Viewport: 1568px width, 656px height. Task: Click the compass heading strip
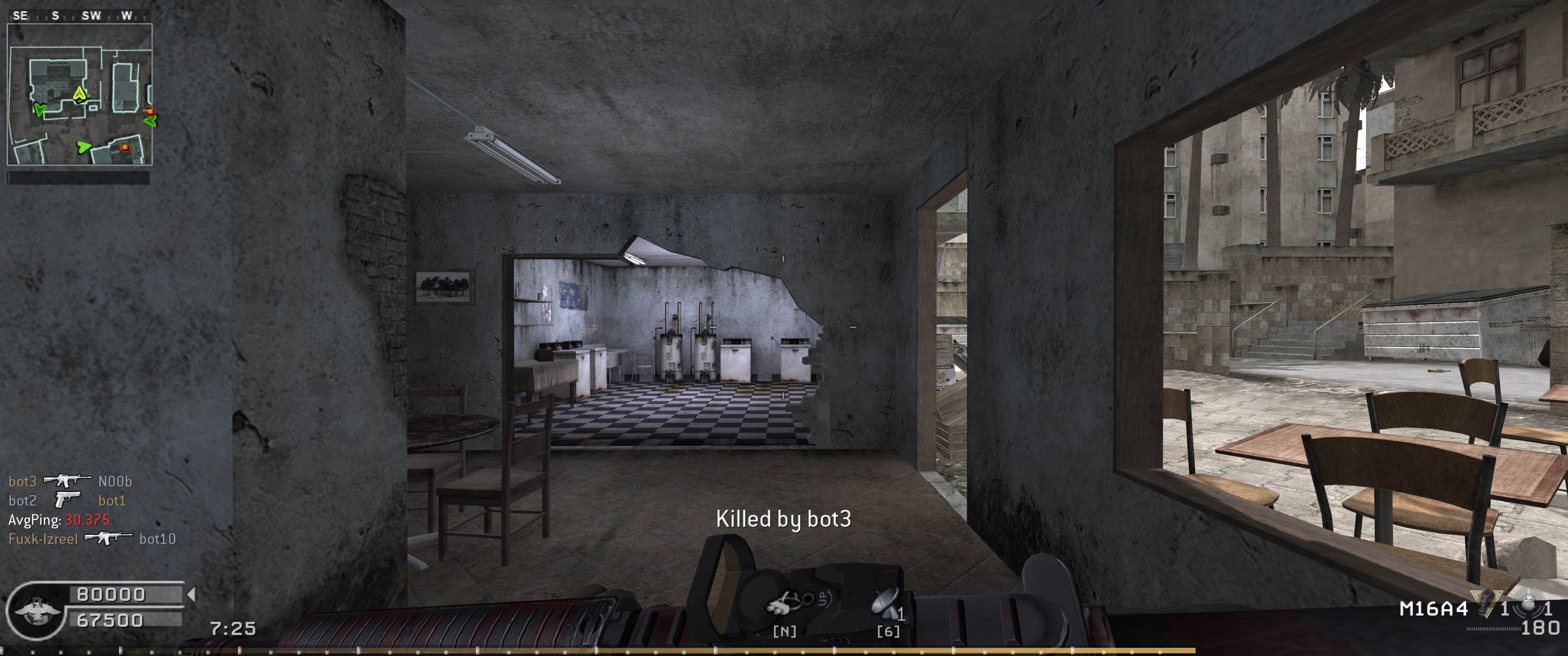point(79,16)
